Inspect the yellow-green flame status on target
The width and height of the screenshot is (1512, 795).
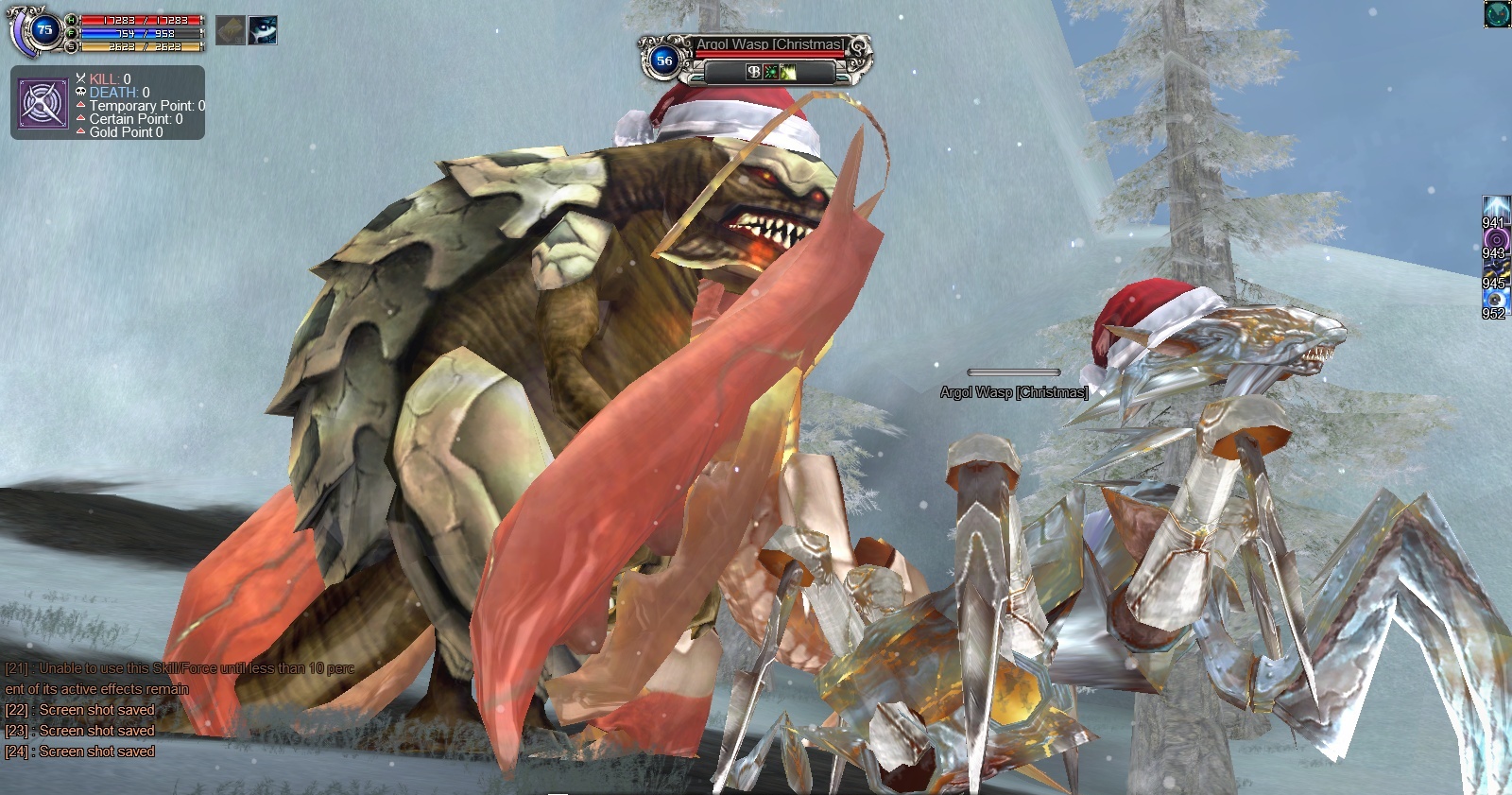tap(787, 72)
